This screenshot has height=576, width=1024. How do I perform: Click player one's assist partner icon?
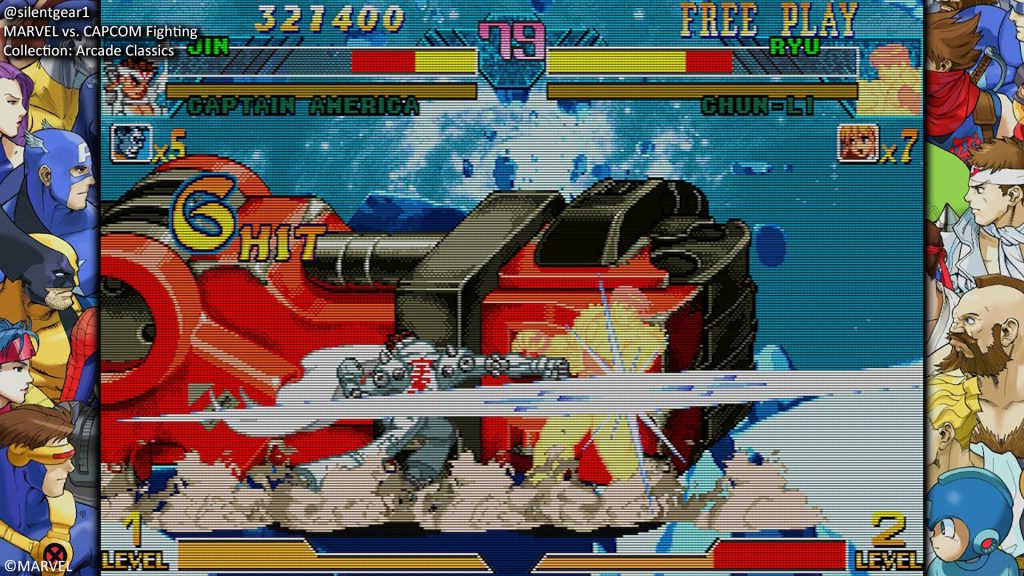pyautogui.click(x=126, y=143)
